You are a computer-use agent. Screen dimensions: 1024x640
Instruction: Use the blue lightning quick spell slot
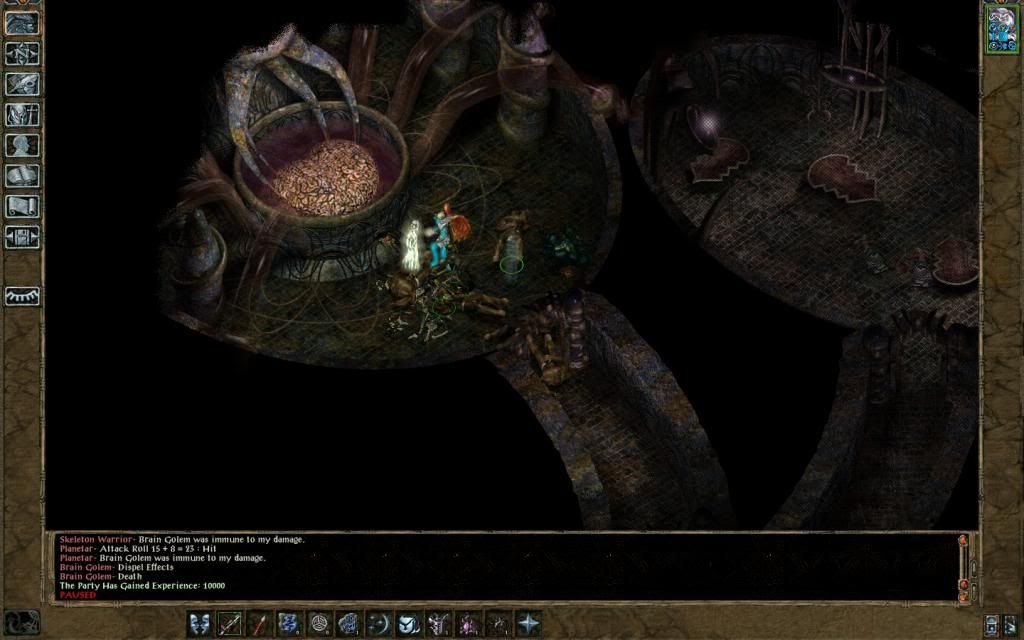coord(289,624)
